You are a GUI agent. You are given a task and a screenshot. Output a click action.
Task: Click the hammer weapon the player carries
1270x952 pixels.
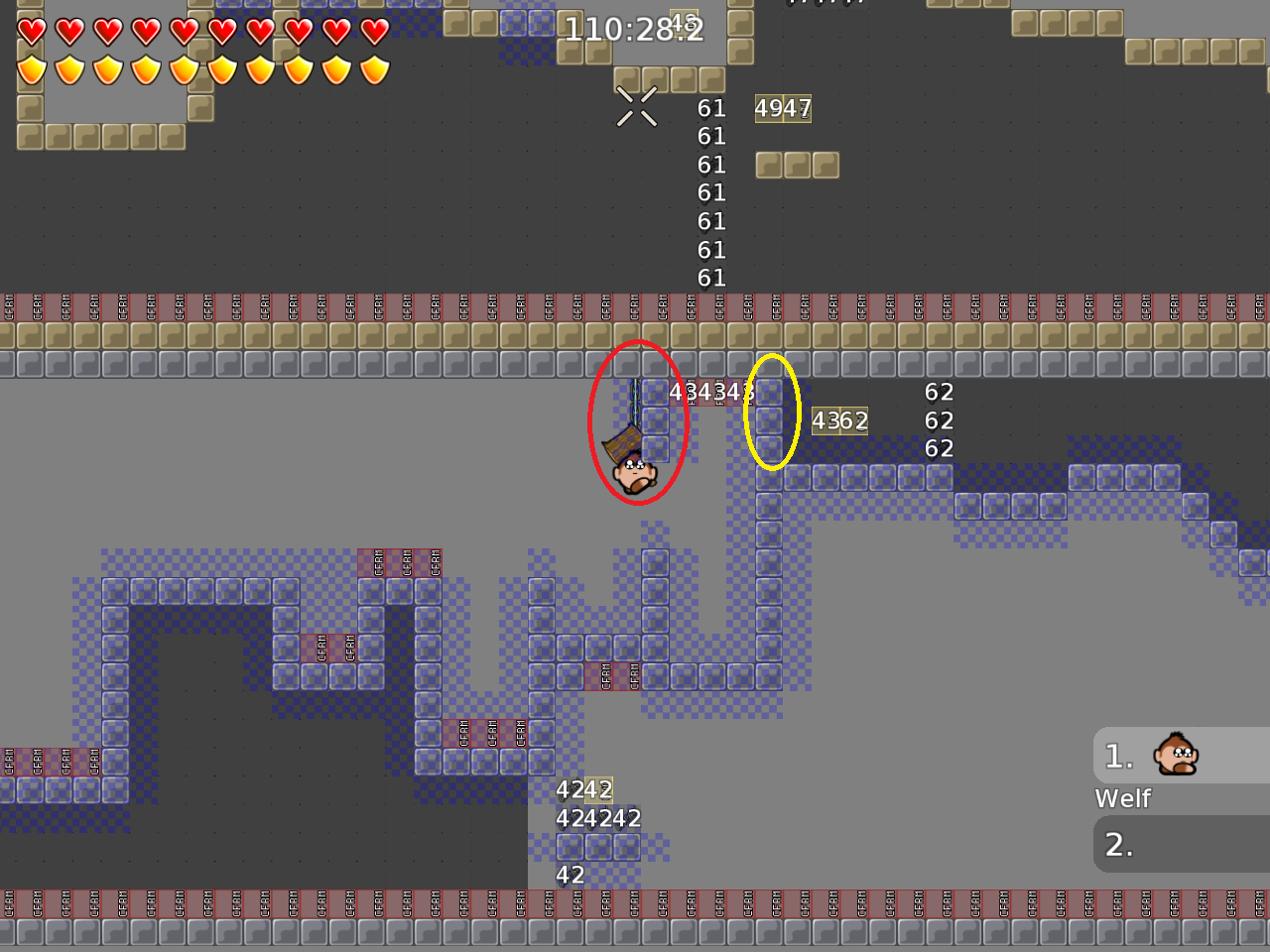(x=620, y=439)
